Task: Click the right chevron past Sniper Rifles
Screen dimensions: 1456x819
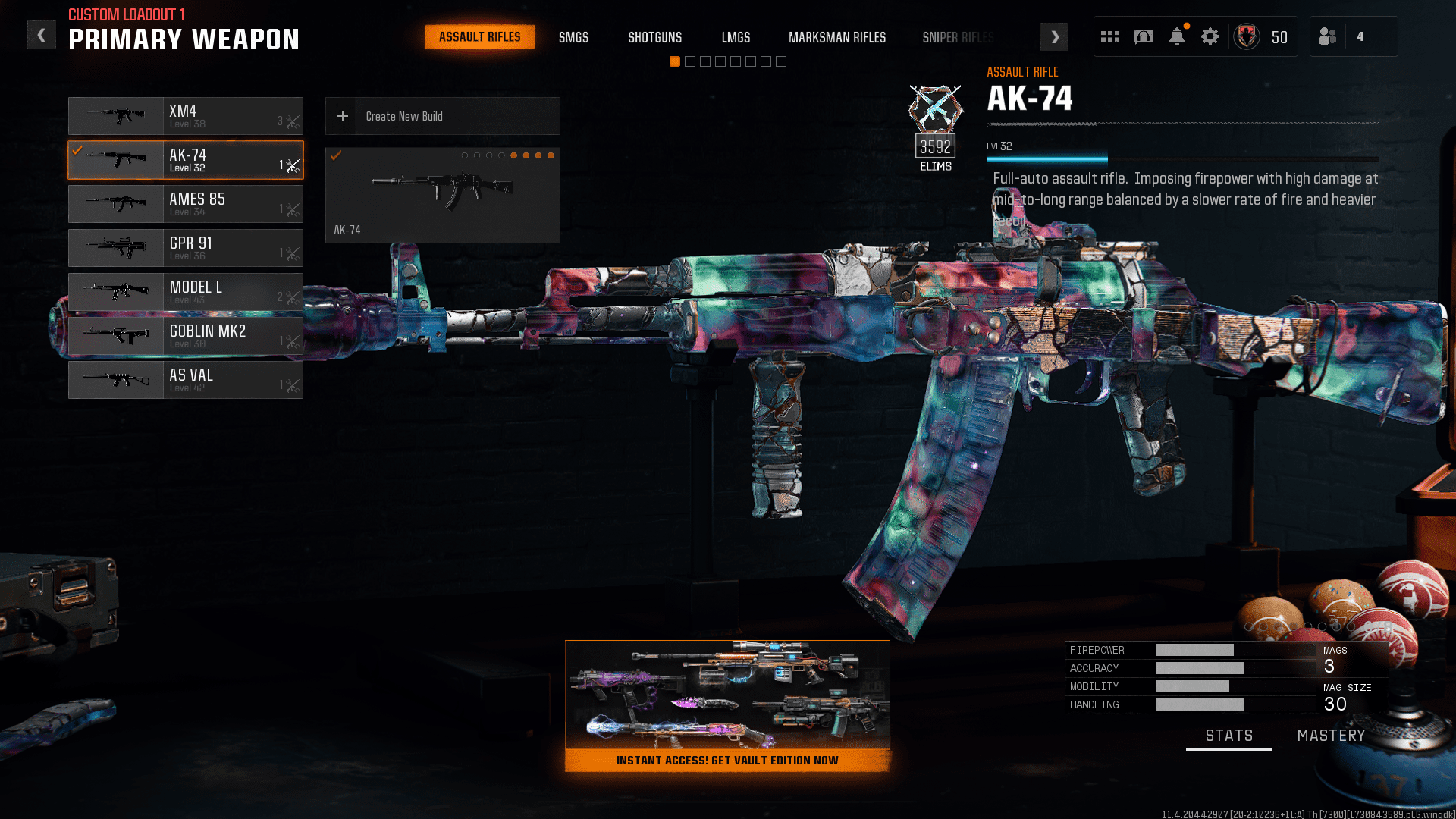Action: pos(1054,36)
